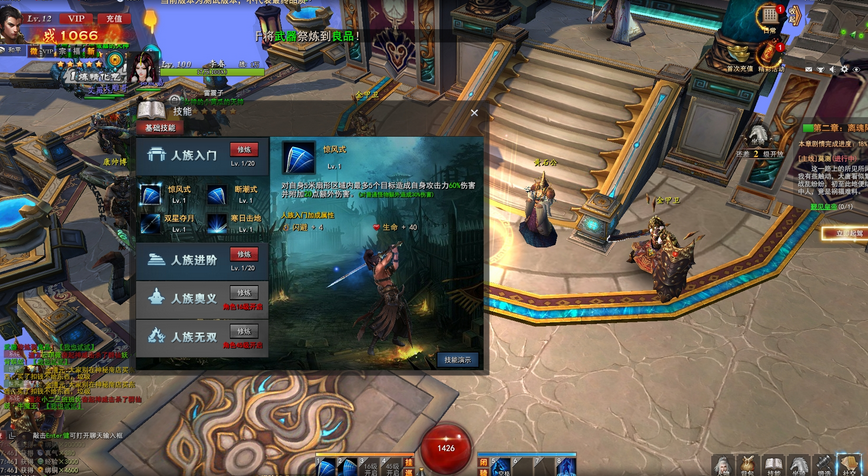Select the 惊风式 skill icon in the list
868x476 pixels.
click(x=150, y=195)
